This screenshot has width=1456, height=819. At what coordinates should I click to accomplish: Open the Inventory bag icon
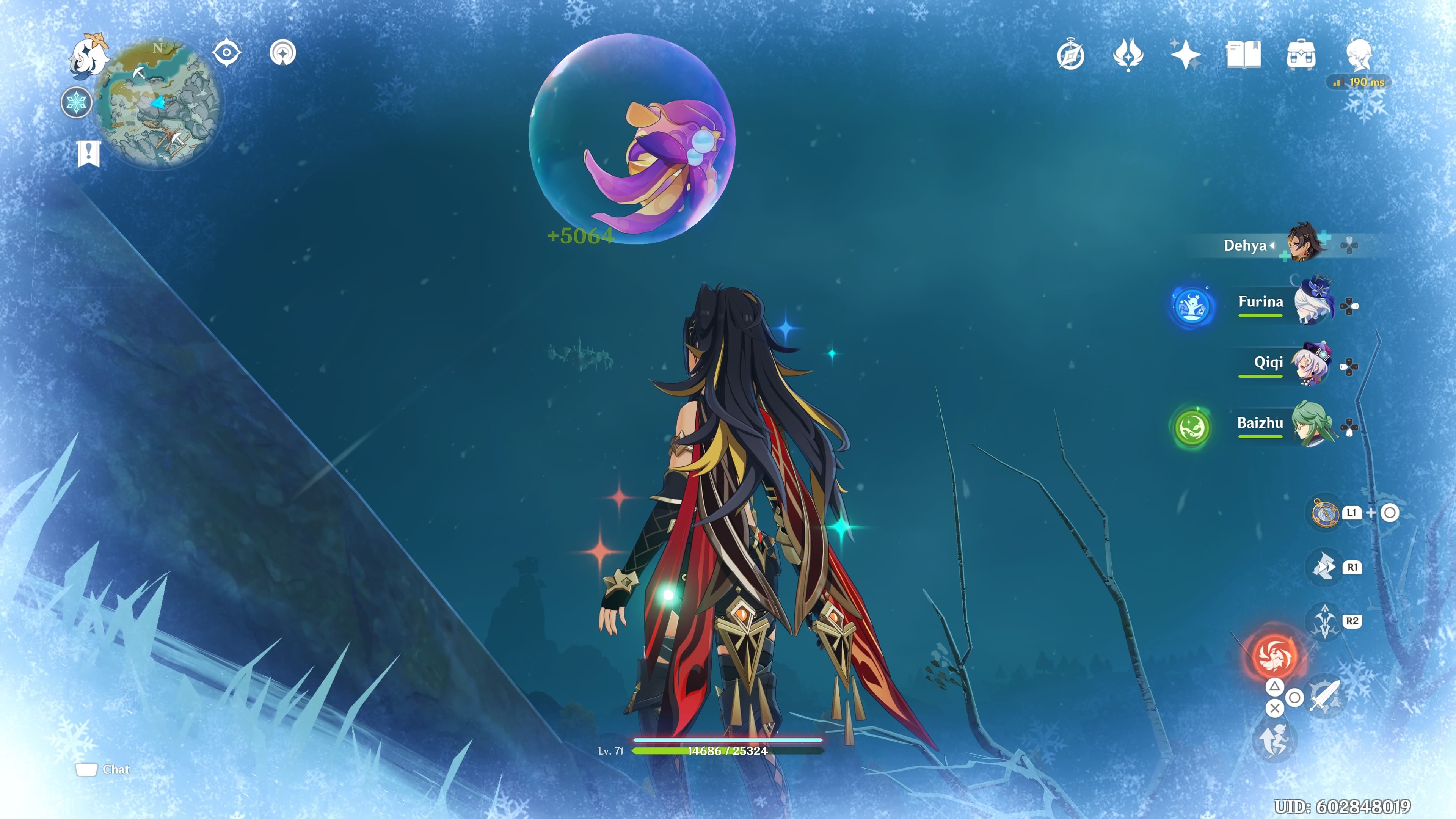[1302, 55]
